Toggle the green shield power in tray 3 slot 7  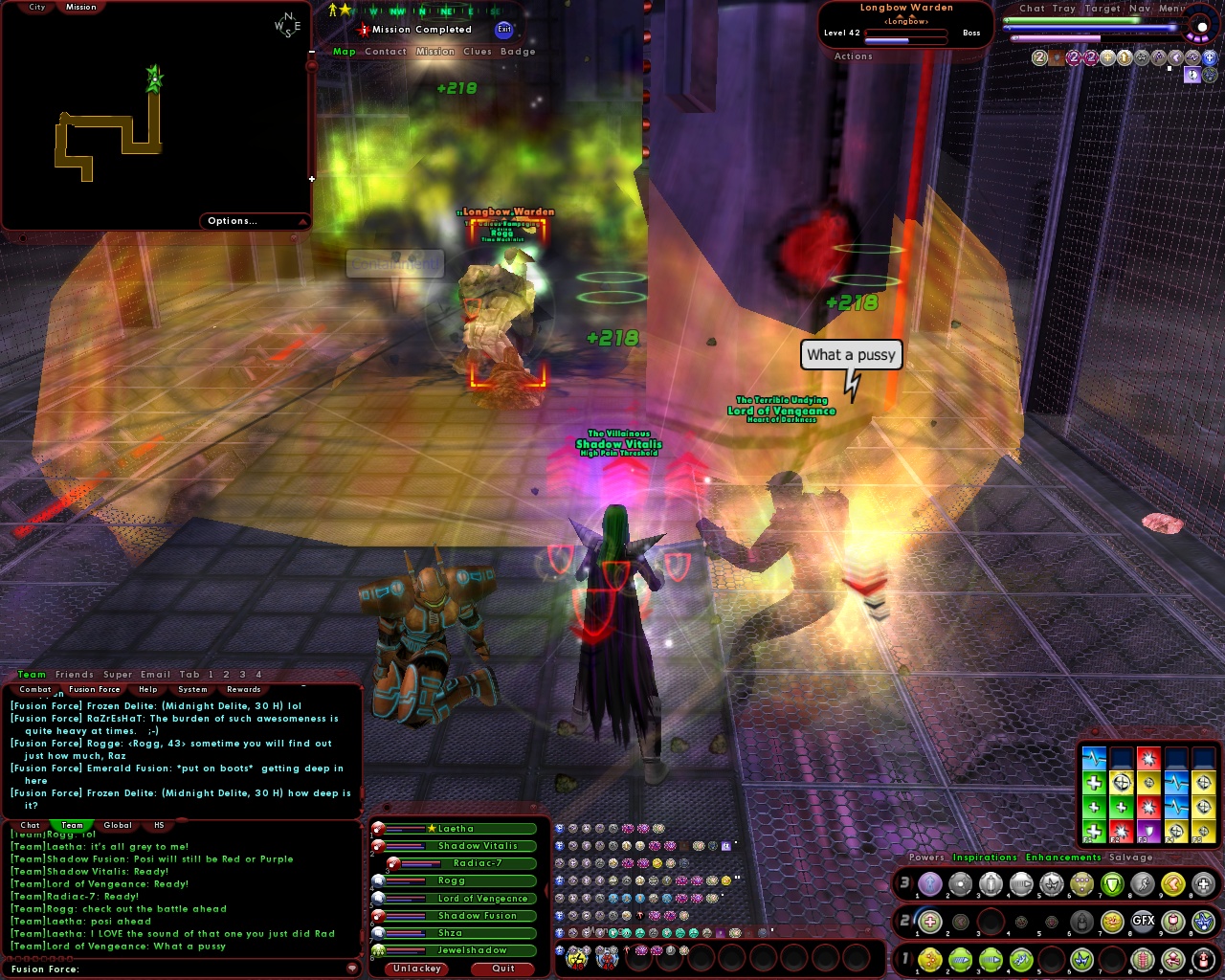click(1112, 884)
